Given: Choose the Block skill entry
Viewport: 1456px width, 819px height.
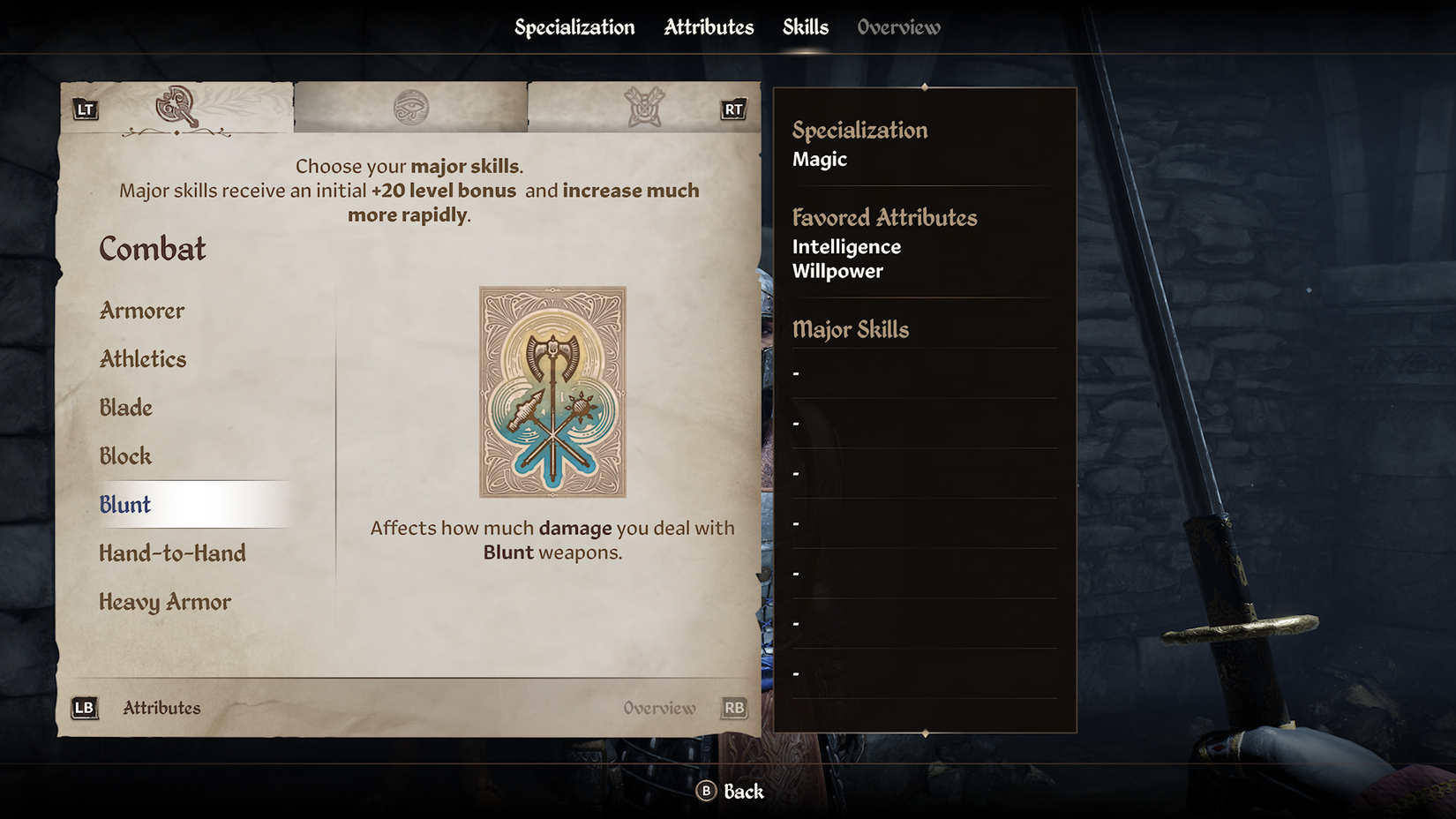Looking at the screenshot, I should [x=125, y=456].
